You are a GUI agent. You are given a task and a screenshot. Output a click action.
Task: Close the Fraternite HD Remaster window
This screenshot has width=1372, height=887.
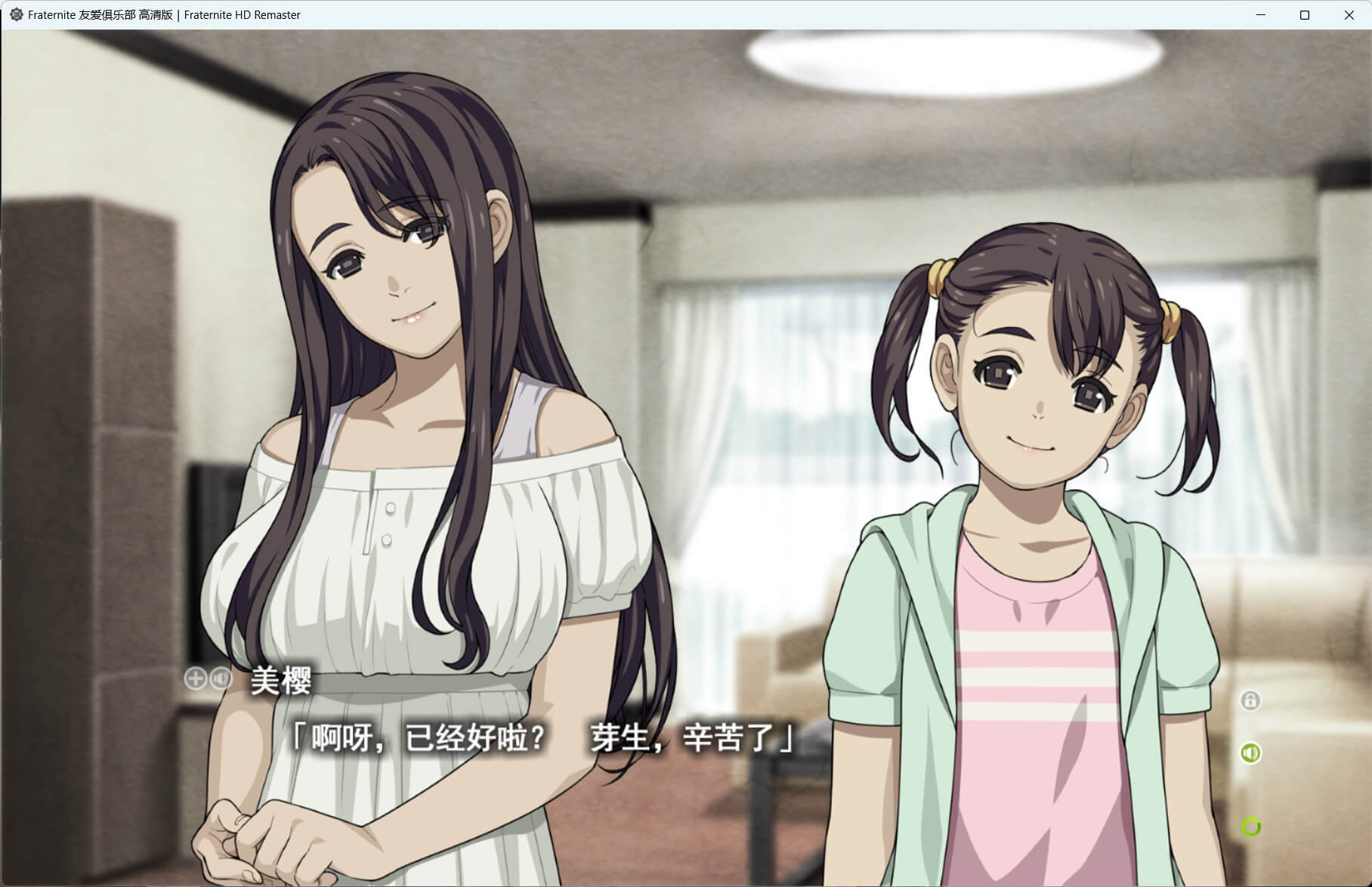tap(1349, 15)
